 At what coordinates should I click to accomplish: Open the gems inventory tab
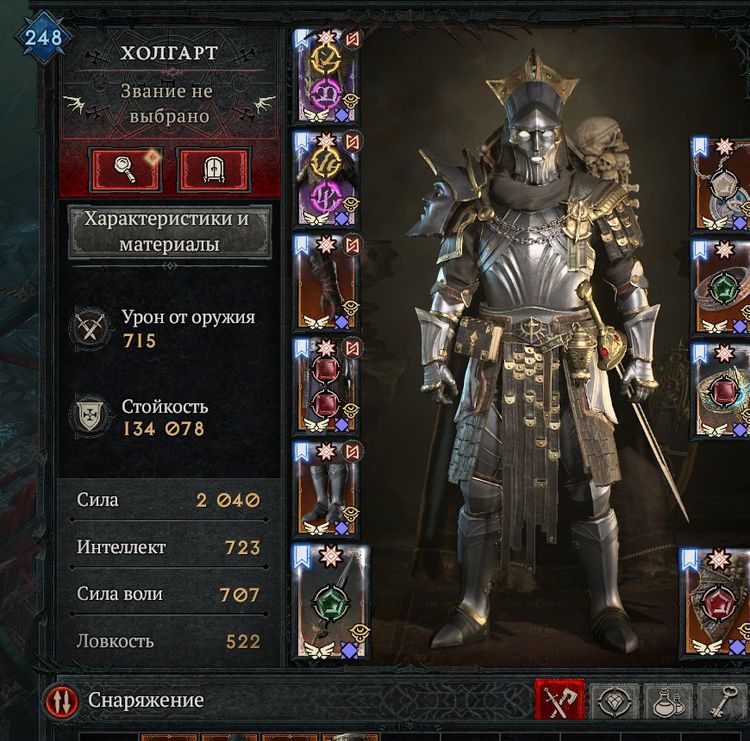[x=614, y=701]
